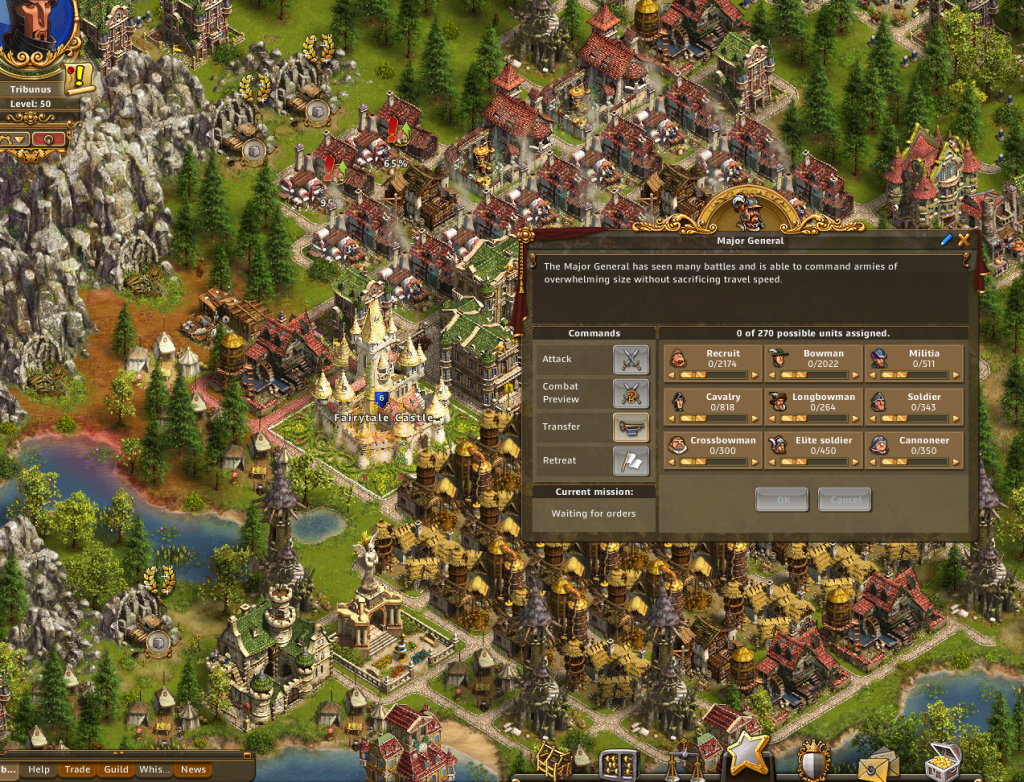Select the Attack command button

click(x=631, y=359)
